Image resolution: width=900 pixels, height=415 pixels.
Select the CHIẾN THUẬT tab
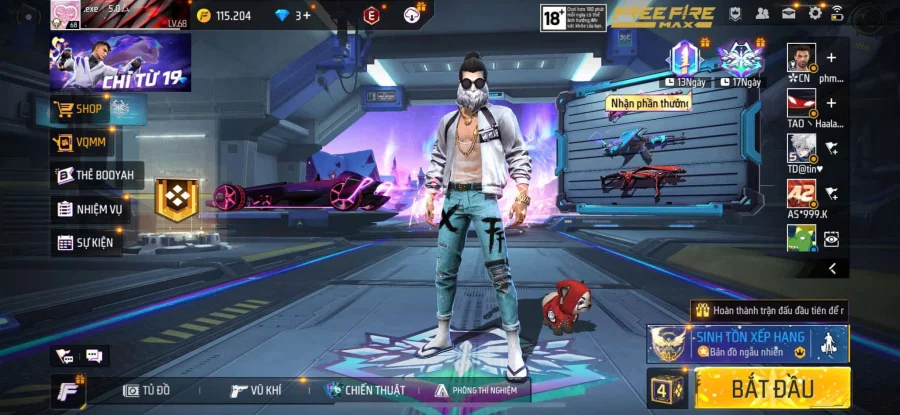tap(366, 390)
